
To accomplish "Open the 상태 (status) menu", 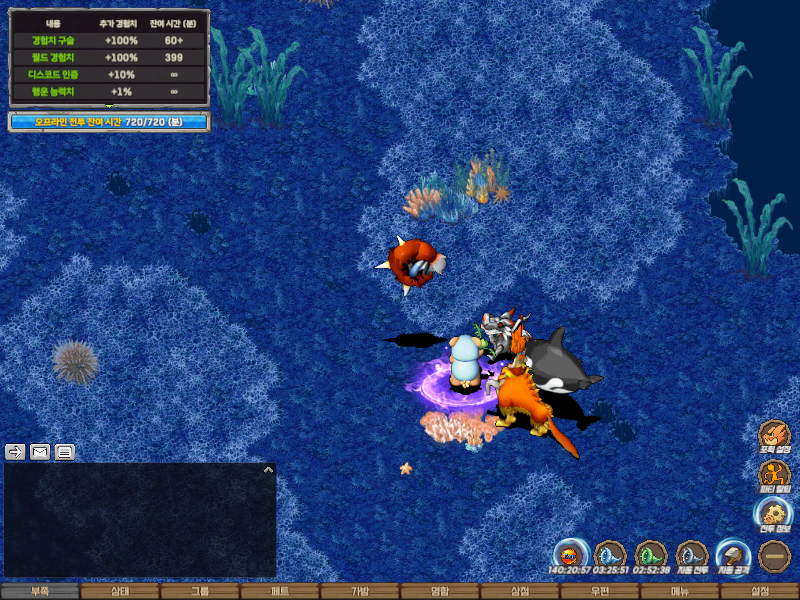I will (x=120, y=591).
